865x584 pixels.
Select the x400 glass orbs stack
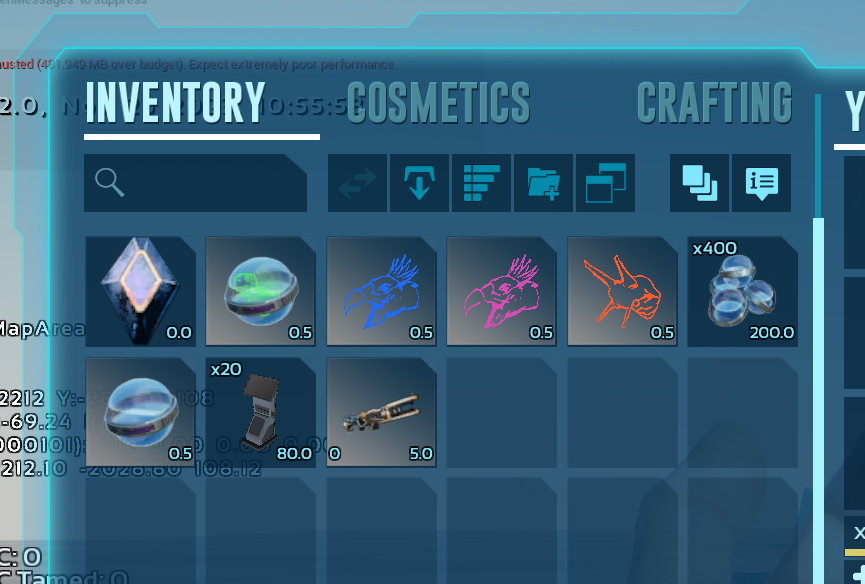(x=742, y=291)
